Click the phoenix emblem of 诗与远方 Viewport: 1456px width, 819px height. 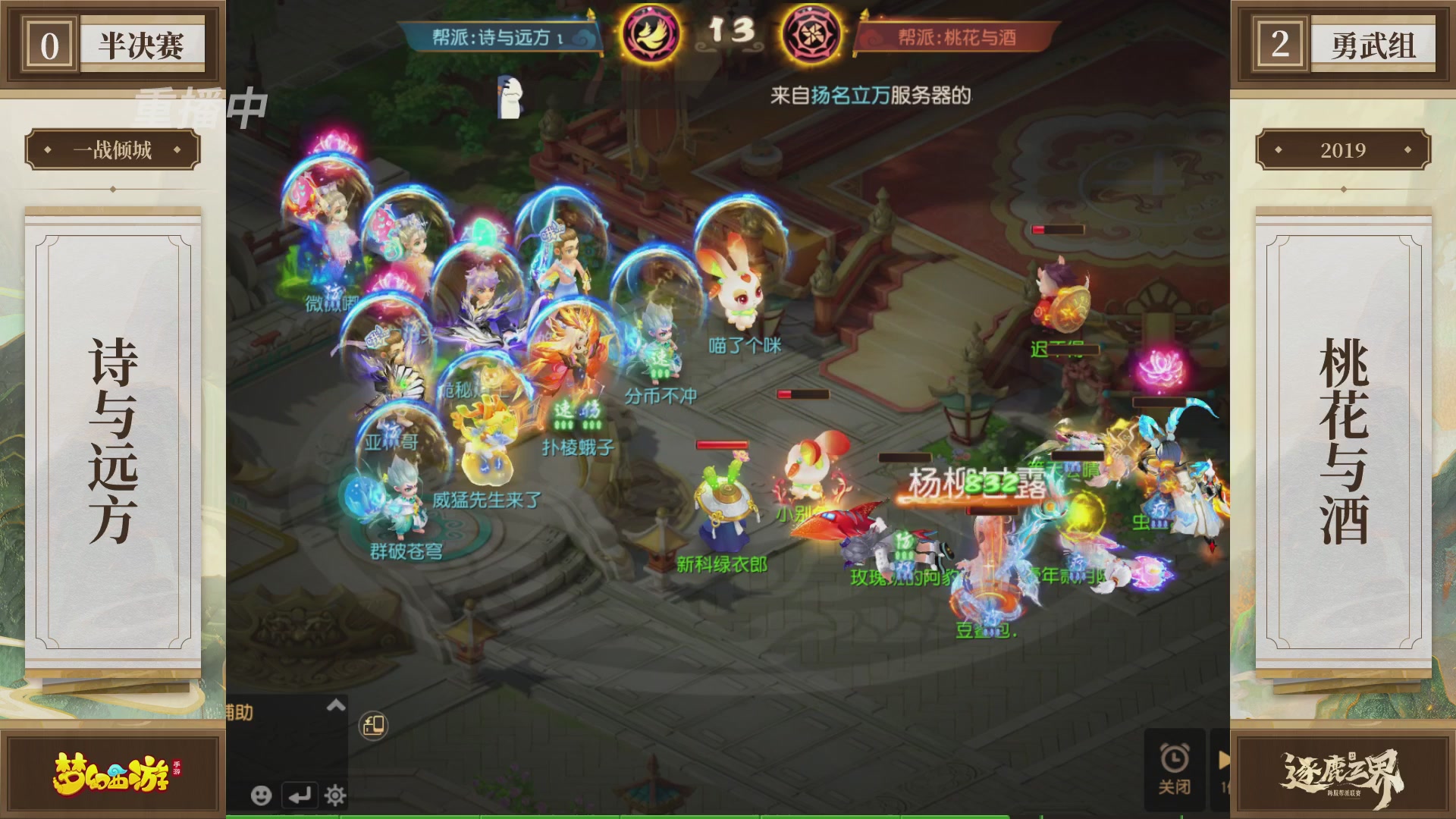click(651, 32)
